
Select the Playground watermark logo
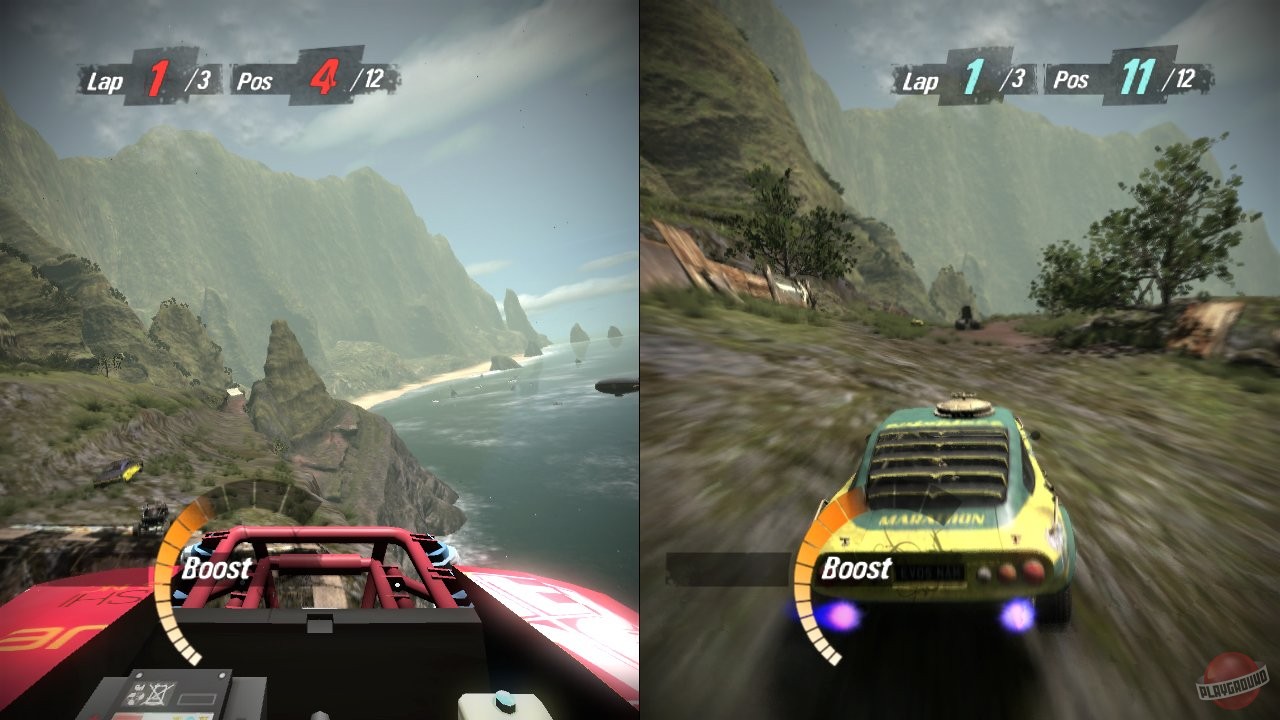[1232, 680]
